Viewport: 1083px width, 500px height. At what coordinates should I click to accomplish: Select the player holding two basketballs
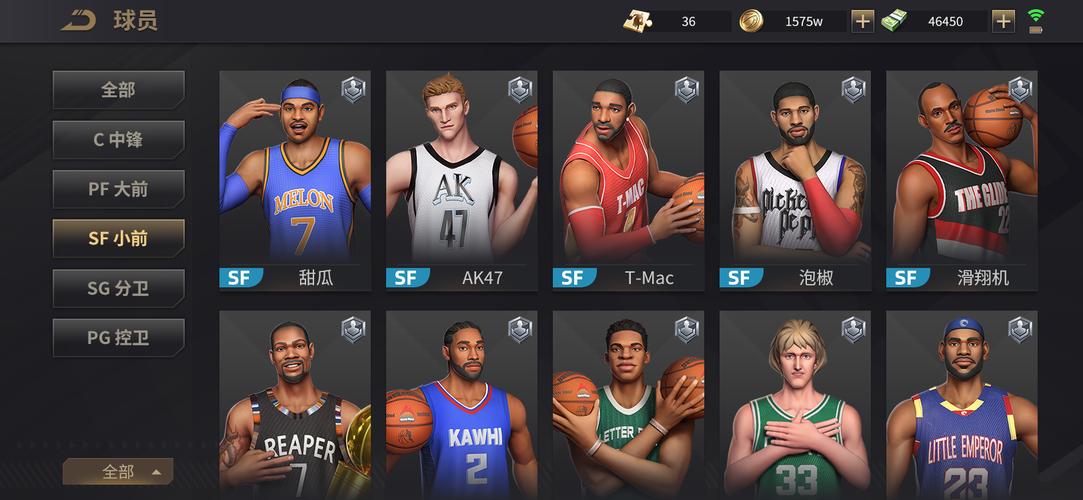pyautogui.click(x=628, y=405)
